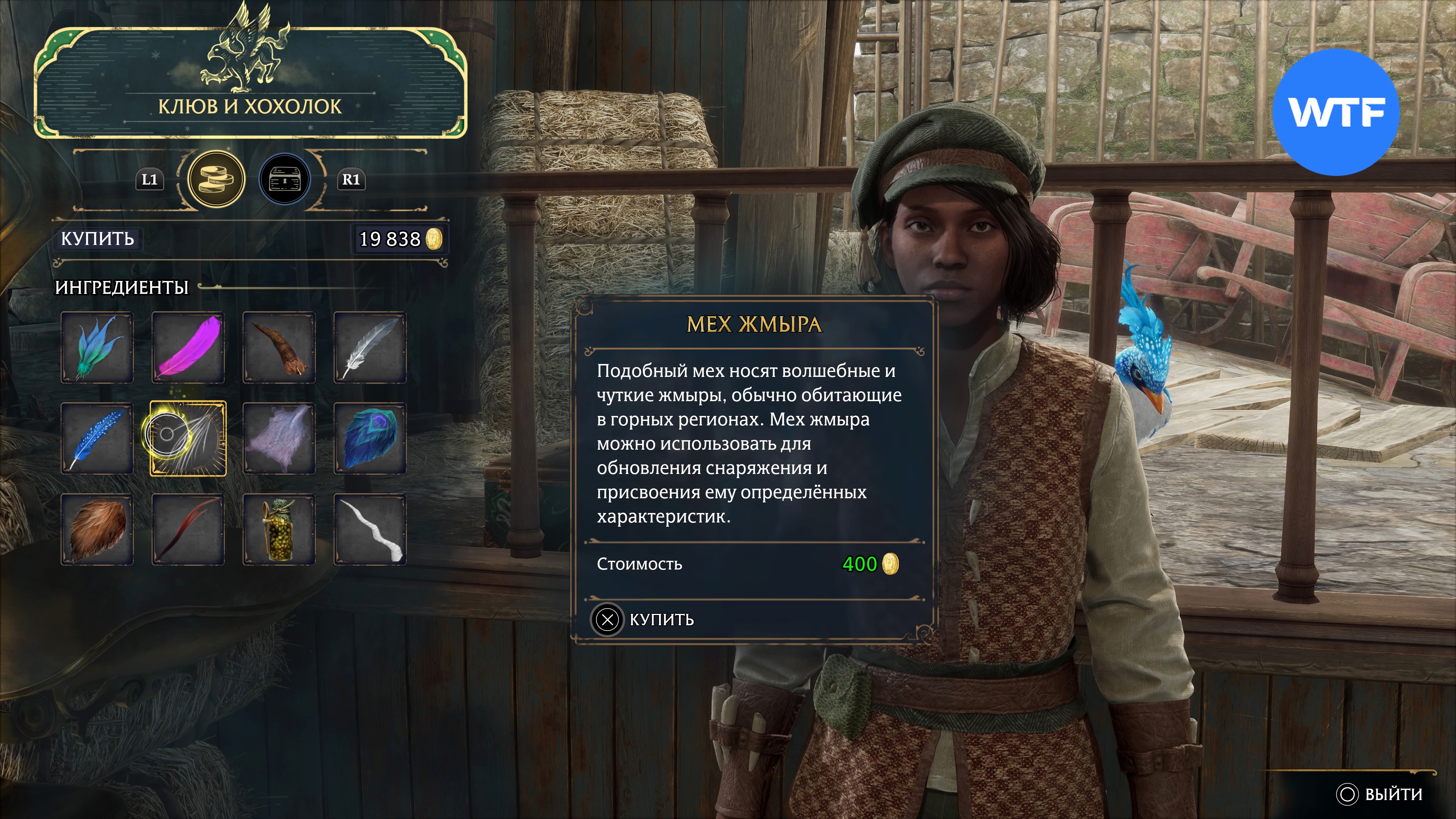
Task: Click the highlighted kneazle fur slot
Action: [188, 439]
